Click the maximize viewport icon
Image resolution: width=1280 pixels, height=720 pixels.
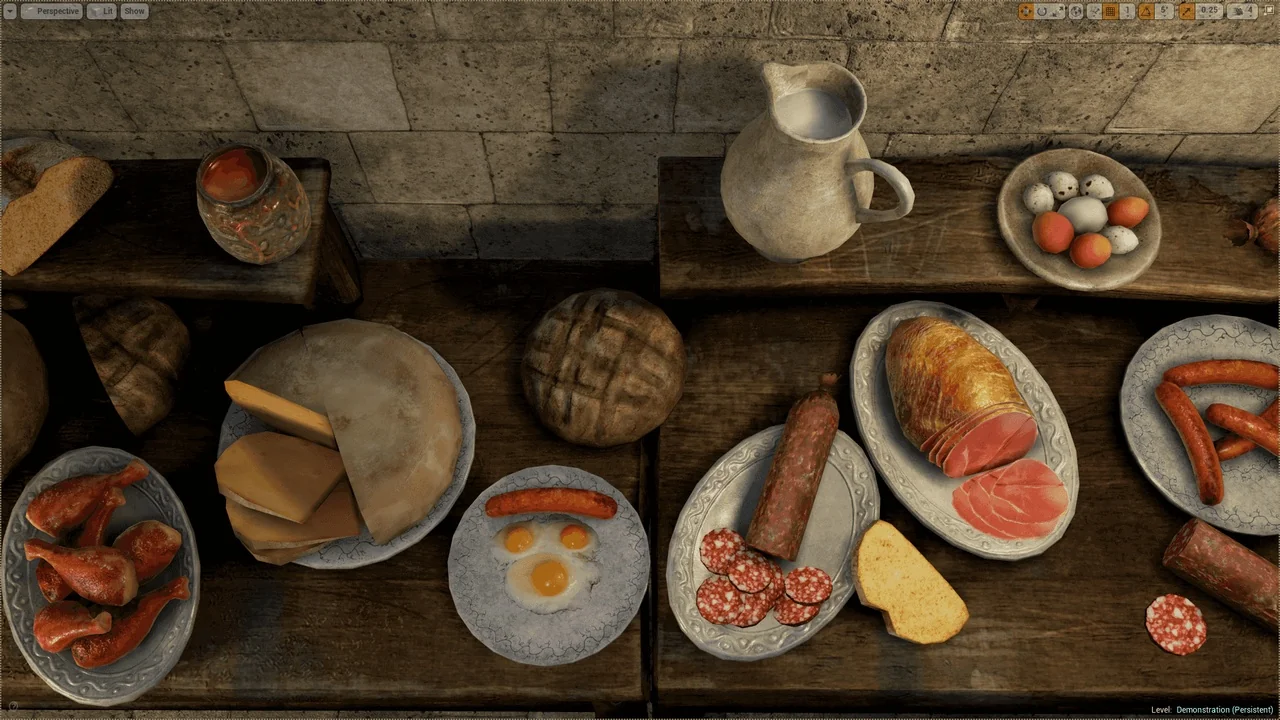tap(1267, 11)
